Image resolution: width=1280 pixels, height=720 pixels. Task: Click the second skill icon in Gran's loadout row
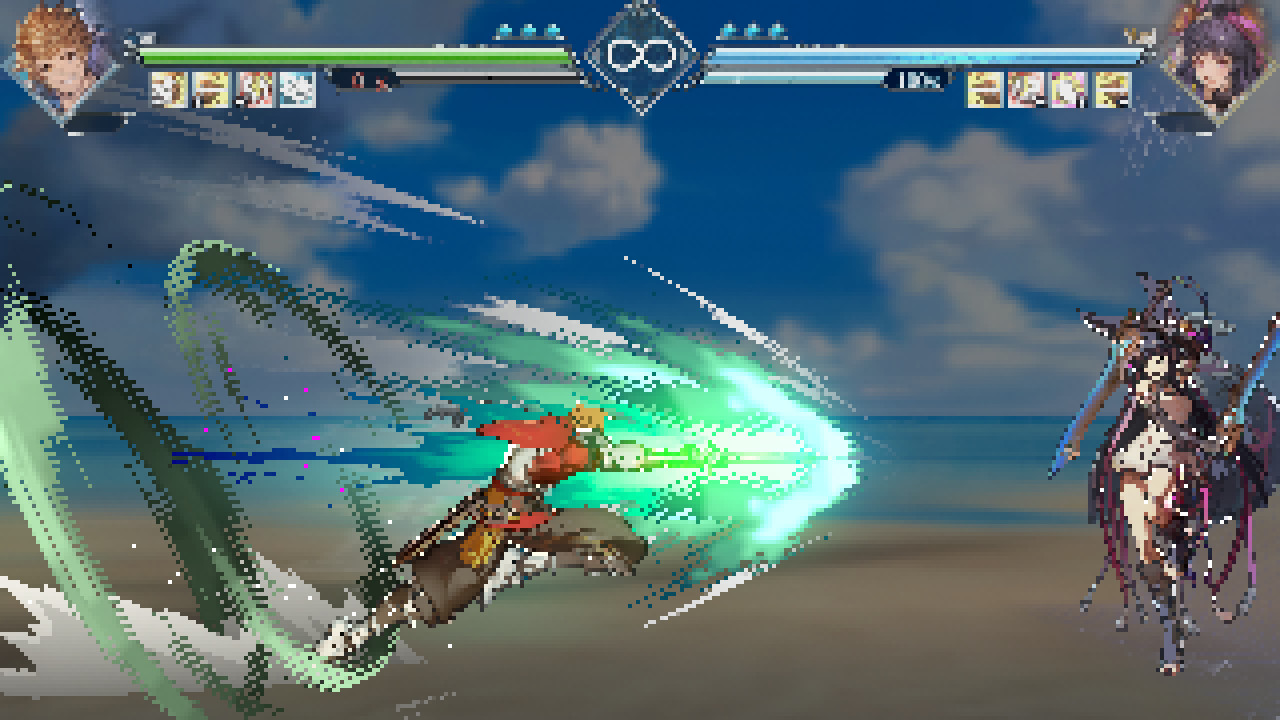(211, 88)
